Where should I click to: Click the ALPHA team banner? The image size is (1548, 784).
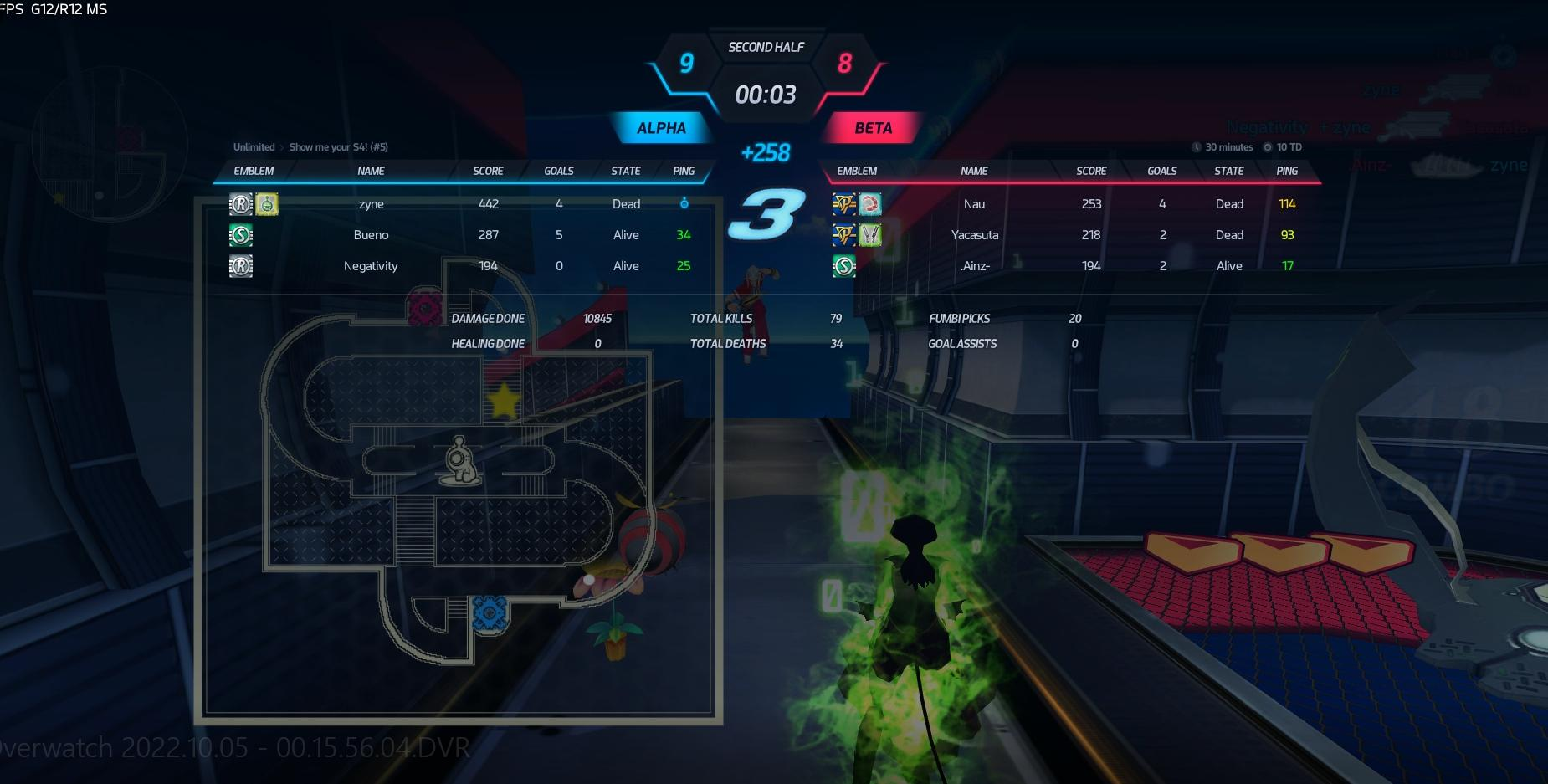[661, 128]
